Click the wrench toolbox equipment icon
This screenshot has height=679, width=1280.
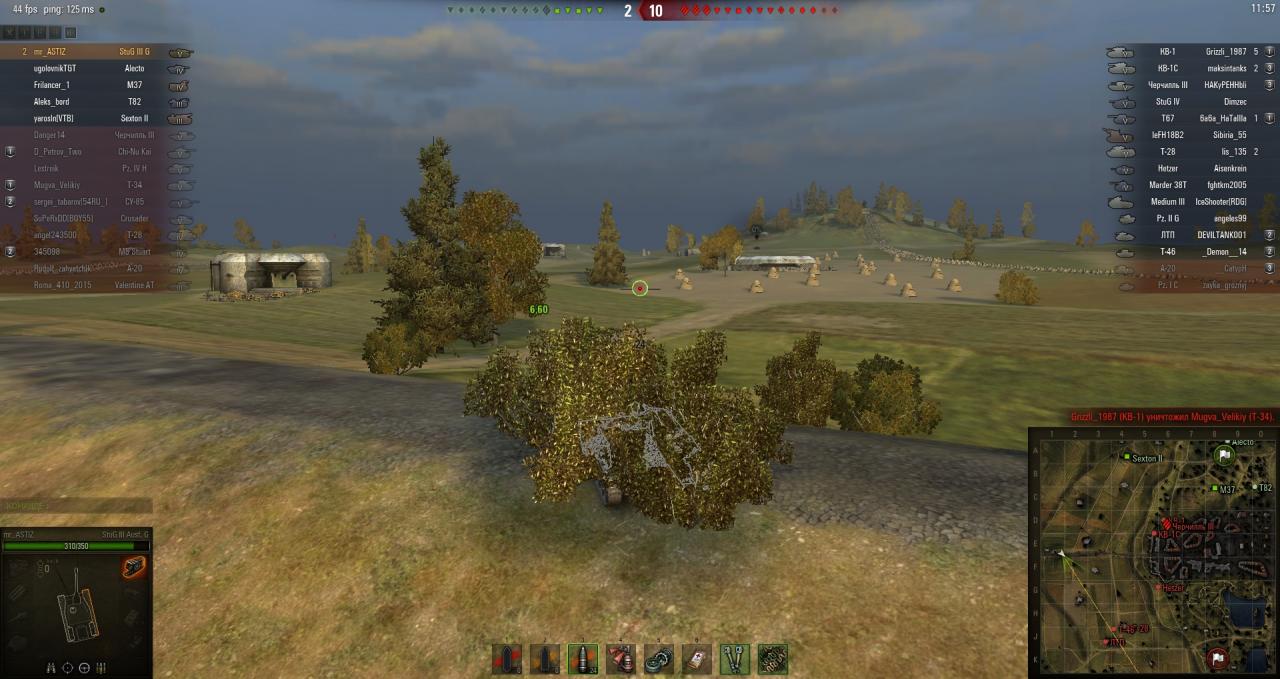pos(735,659)
